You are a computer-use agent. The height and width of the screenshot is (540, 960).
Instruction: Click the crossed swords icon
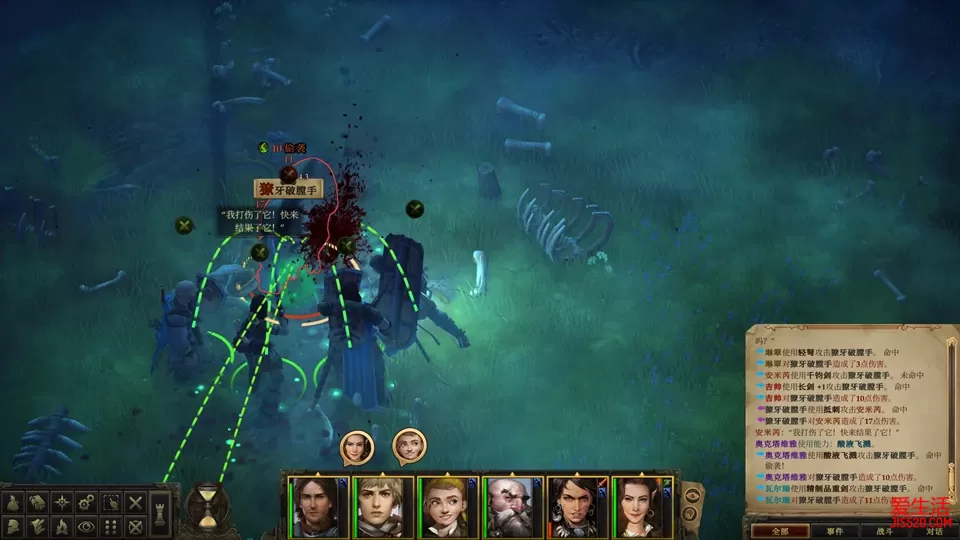135,502
